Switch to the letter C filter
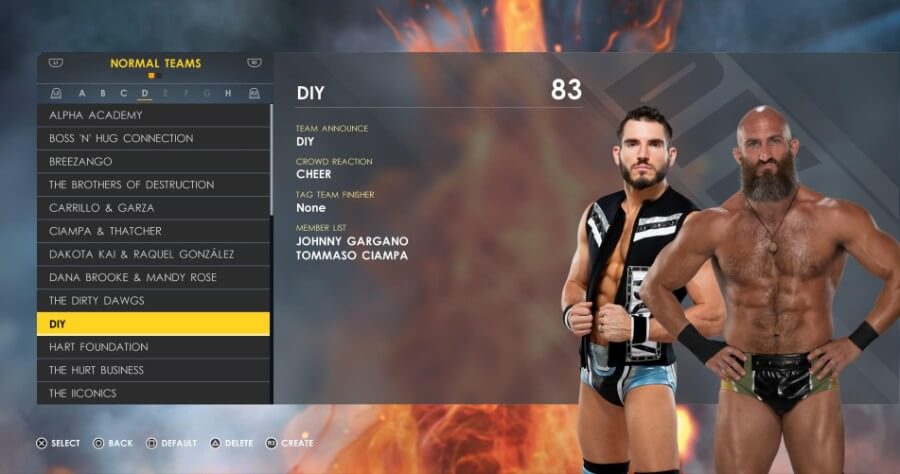This screenshot has width=900, height=474. click(124, 93)
